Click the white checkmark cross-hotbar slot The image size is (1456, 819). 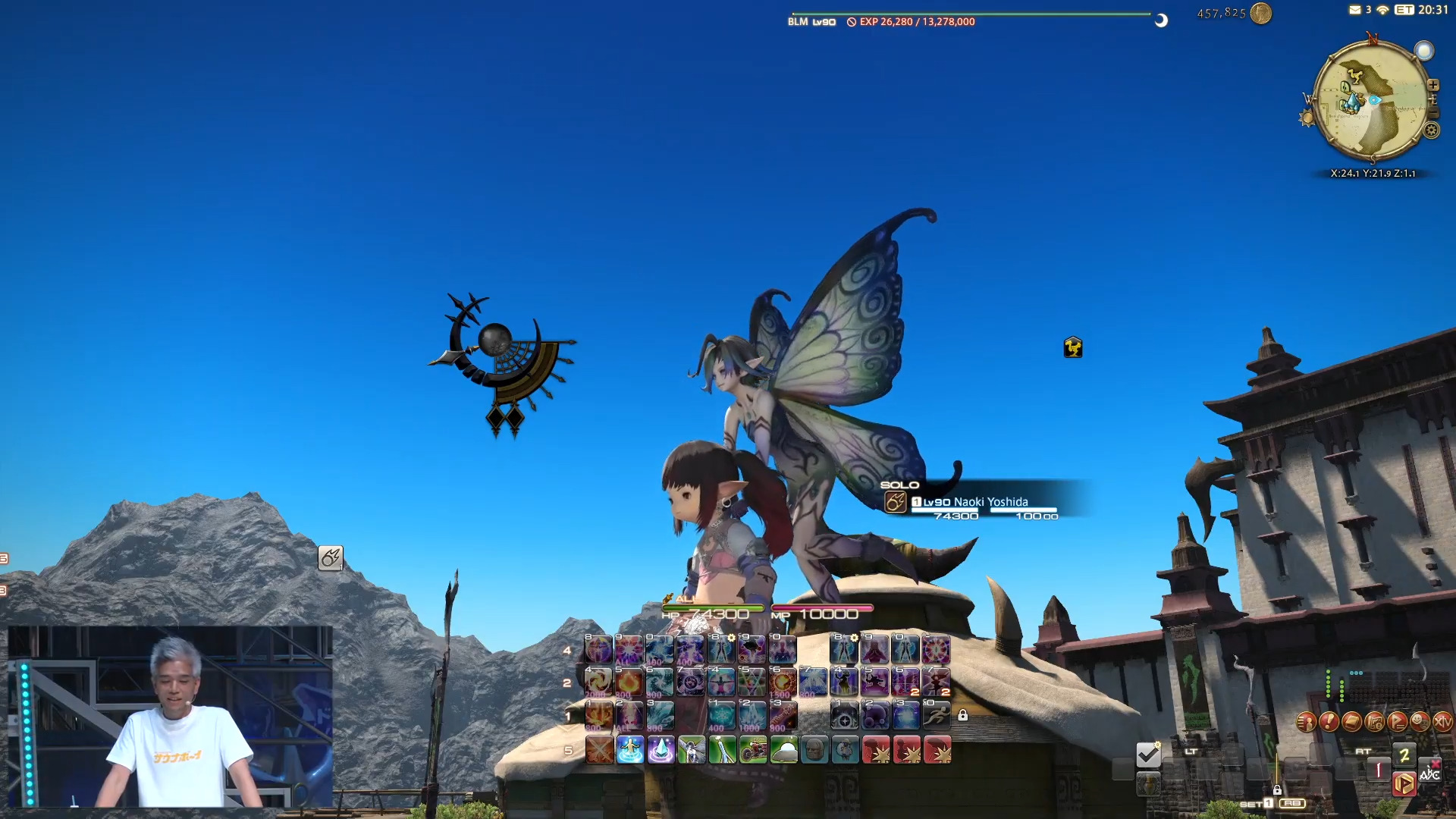(x=1148, y=754)
